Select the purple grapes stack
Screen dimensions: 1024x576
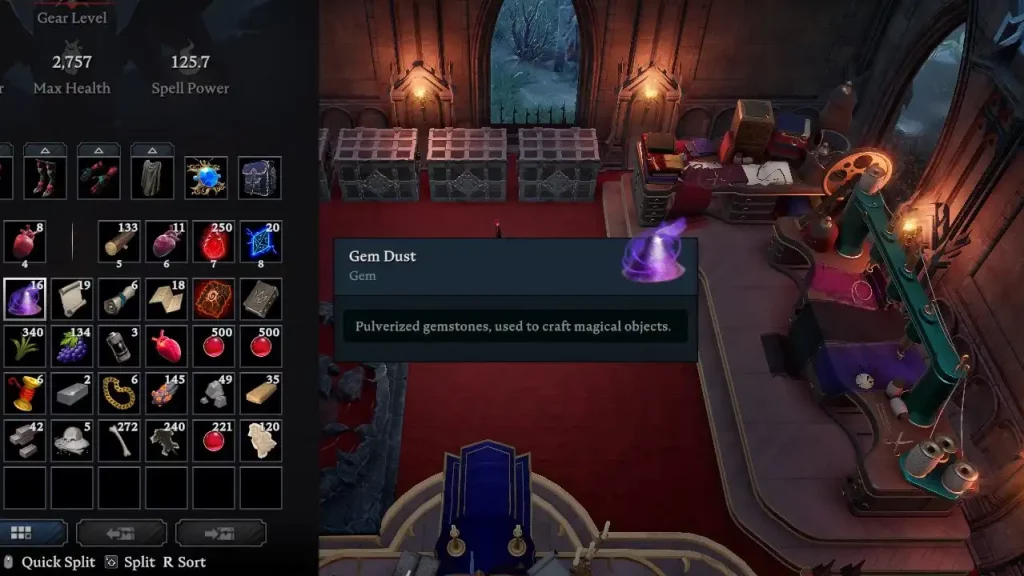pyautogui.click(x=71, y=345)
